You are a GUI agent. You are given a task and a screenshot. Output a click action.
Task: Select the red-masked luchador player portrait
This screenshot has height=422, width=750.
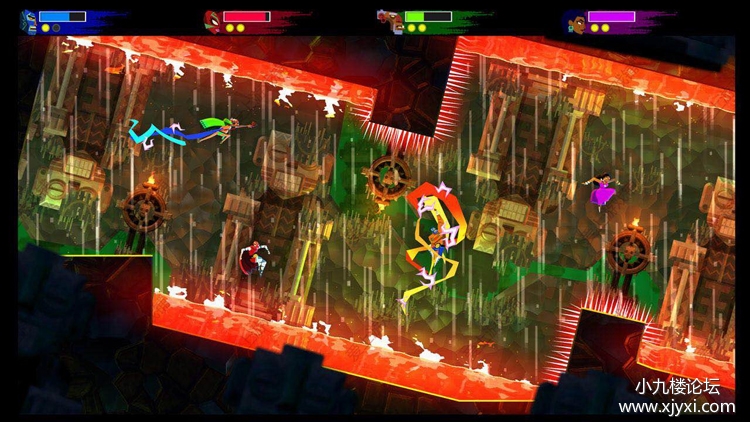click(212, 17)
